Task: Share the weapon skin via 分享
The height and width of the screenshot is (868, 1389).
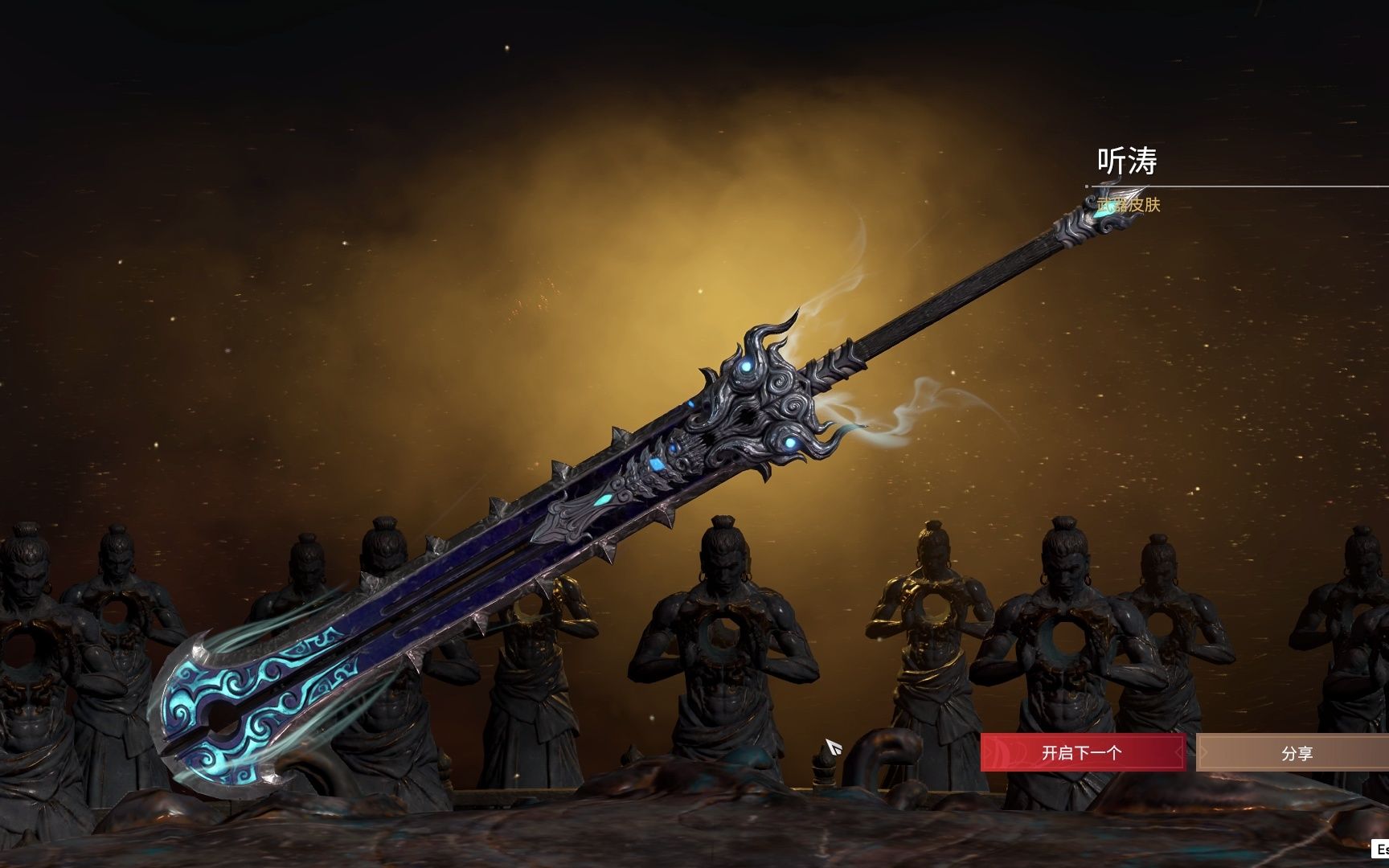Action: pyautogui.click(x=1295, y=754)
